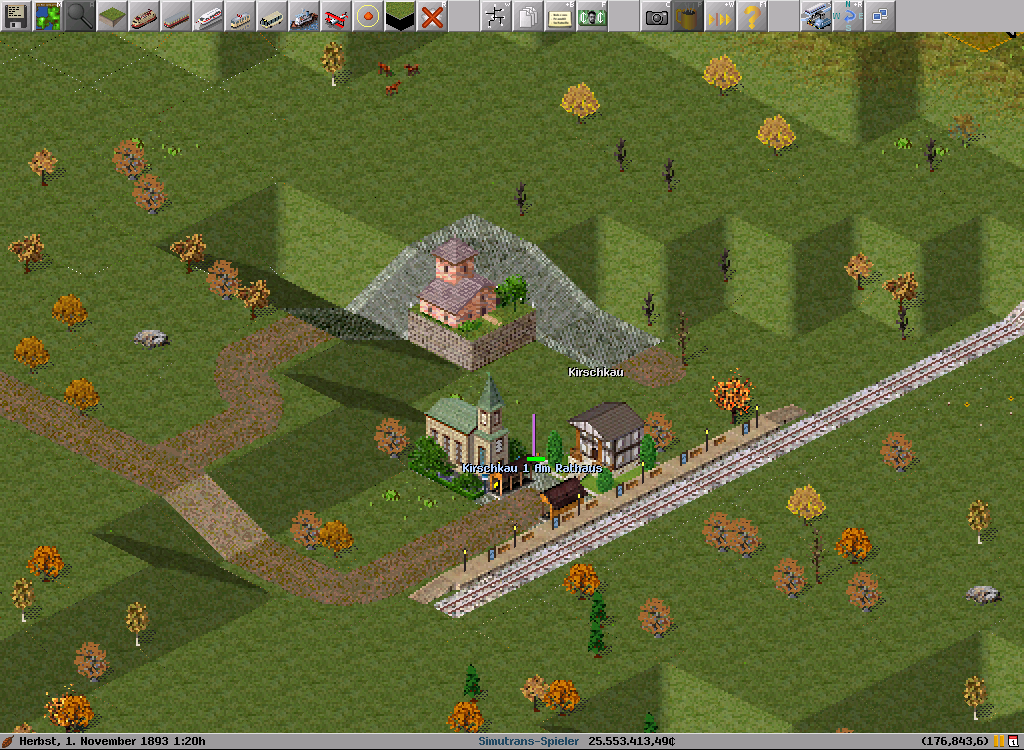Viewport: 1024px width, 750px height.
Task: Pause the game with the coffee mug
Action: click(x=688, y=16)
